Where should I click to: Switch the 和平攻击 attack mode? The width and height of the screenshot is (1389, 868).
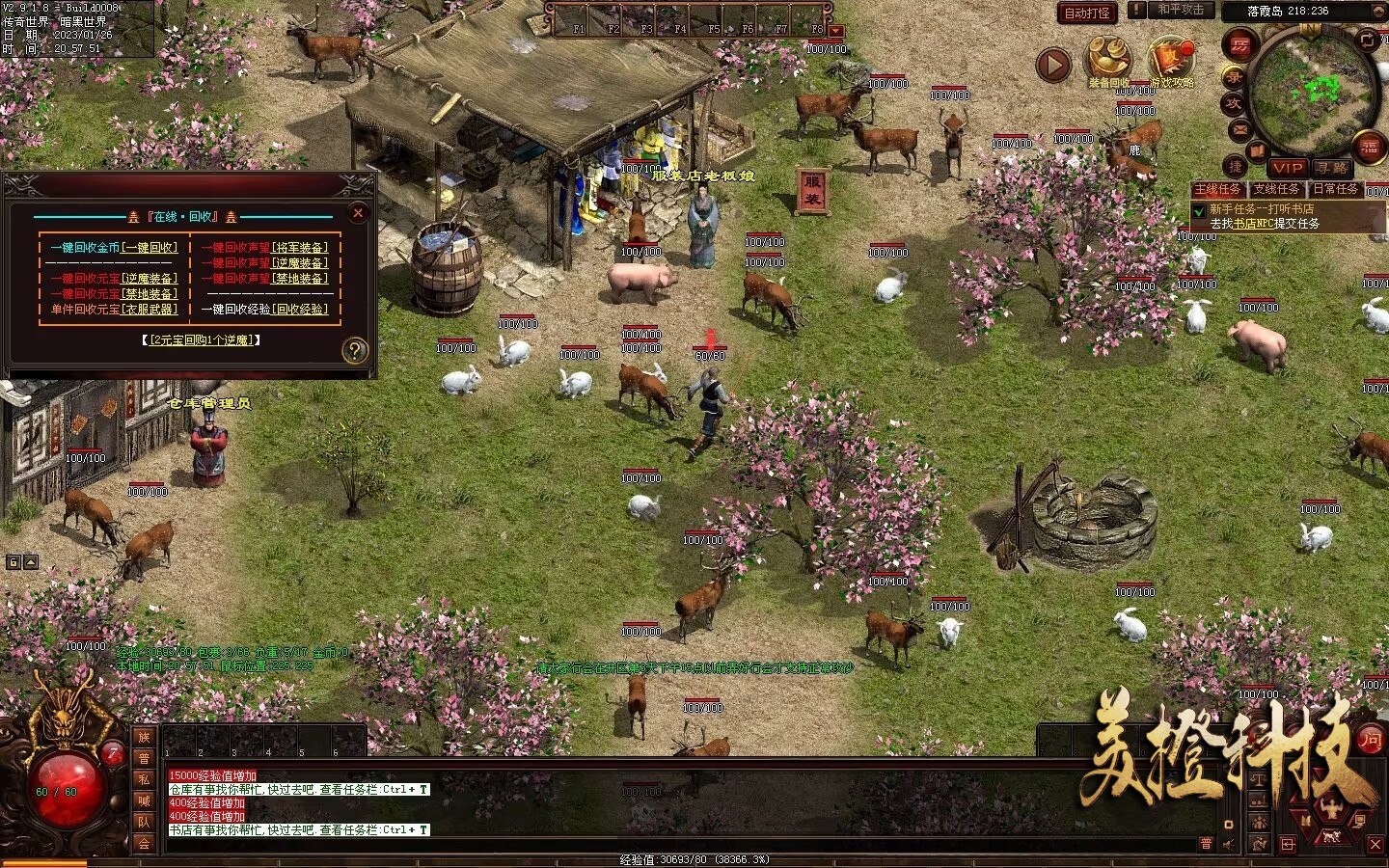point(1181,10)
